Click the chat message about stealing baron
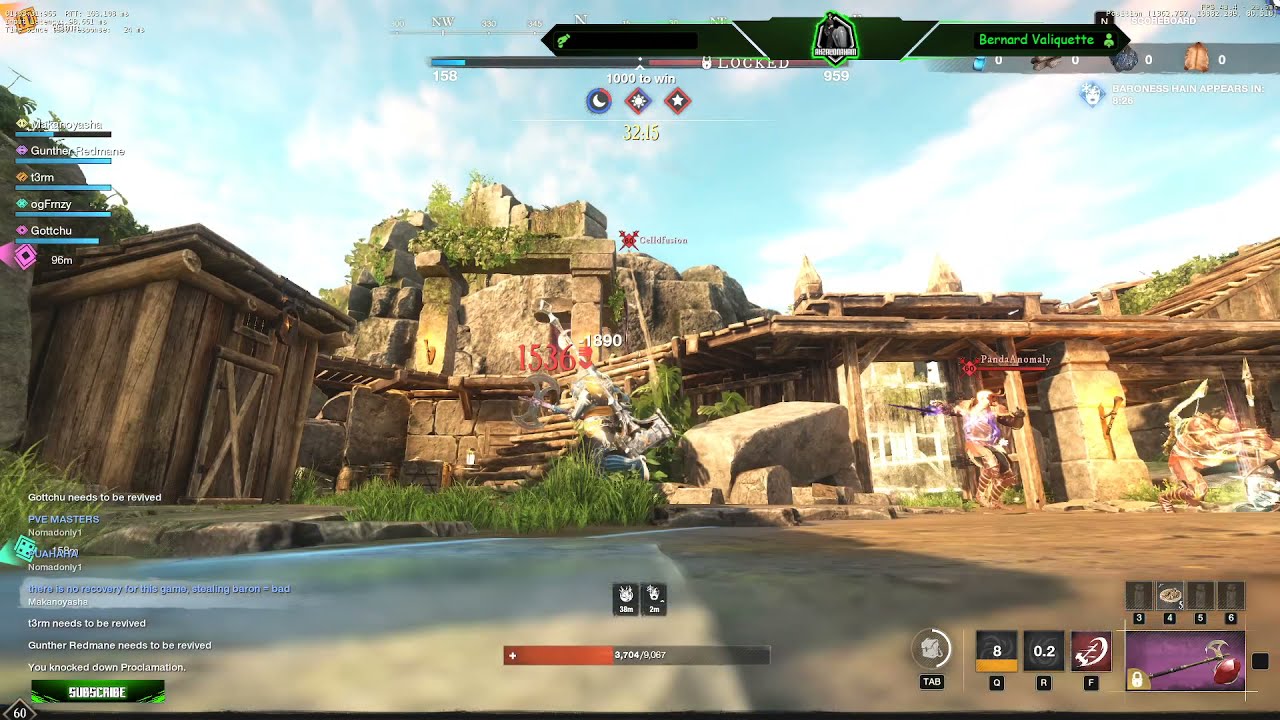This screenshot has height=720, width=1280. coord(159,589)
